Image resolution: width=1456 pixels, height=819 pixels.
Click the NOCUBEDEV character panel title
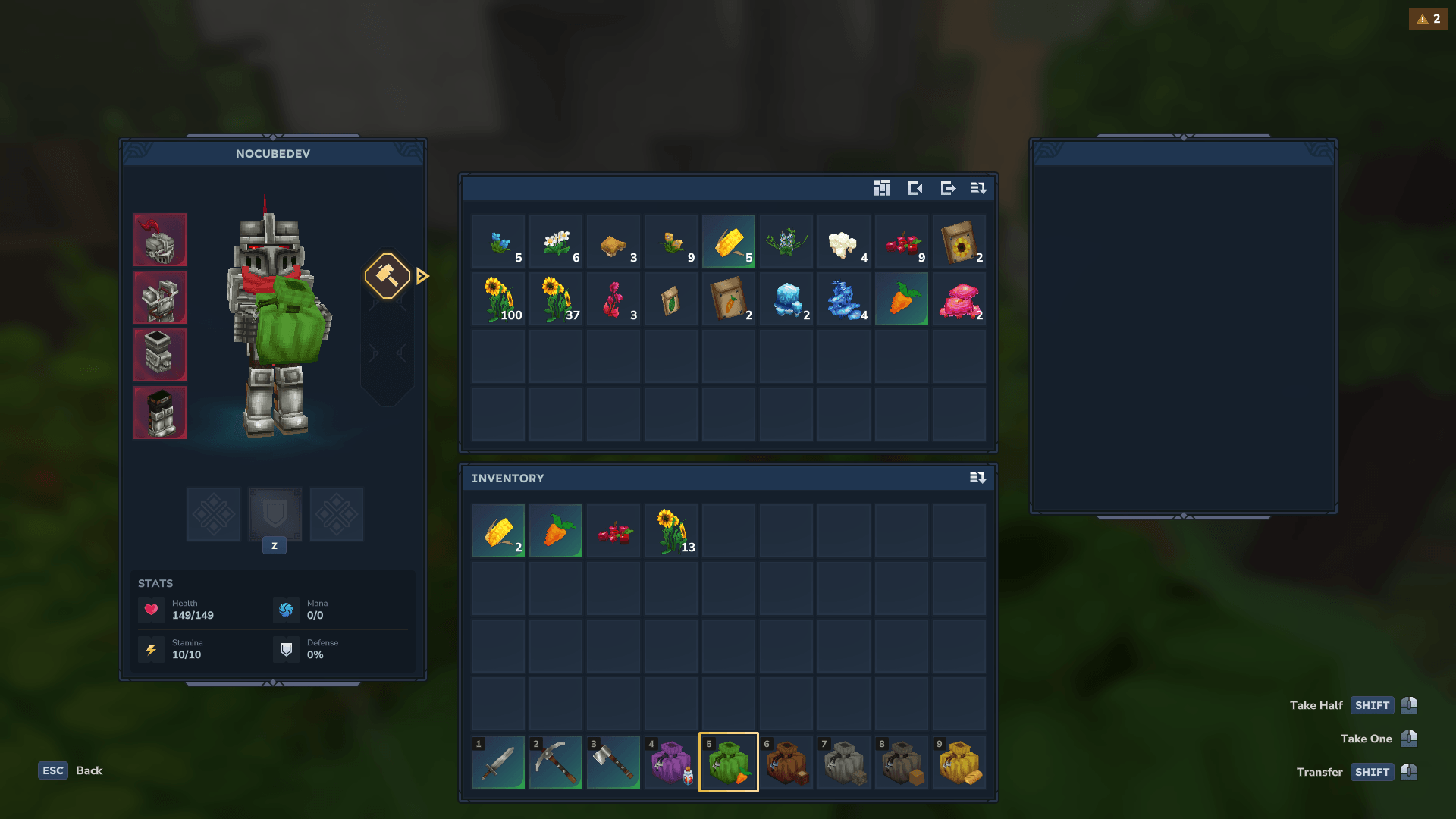272,153
